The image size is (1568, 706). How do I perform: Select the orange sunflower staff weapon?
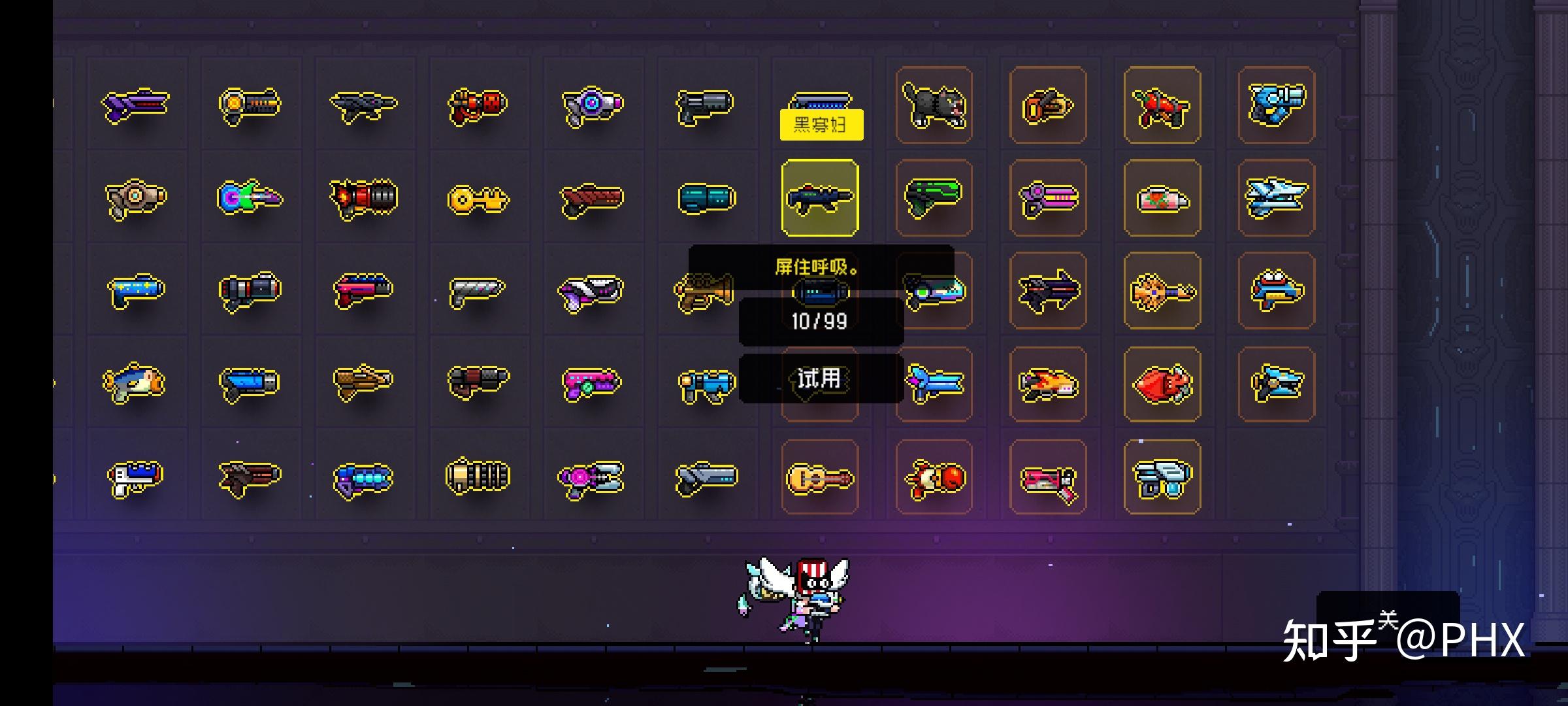click(1162, 292)
